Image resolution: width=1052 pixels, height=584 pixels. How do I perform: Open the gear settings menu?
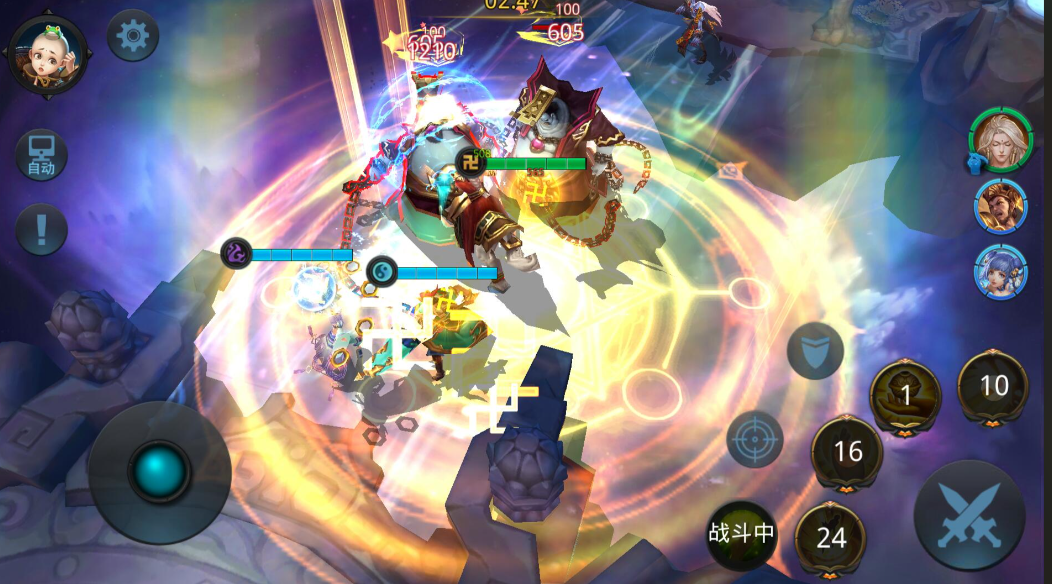[x=133, y=37]
